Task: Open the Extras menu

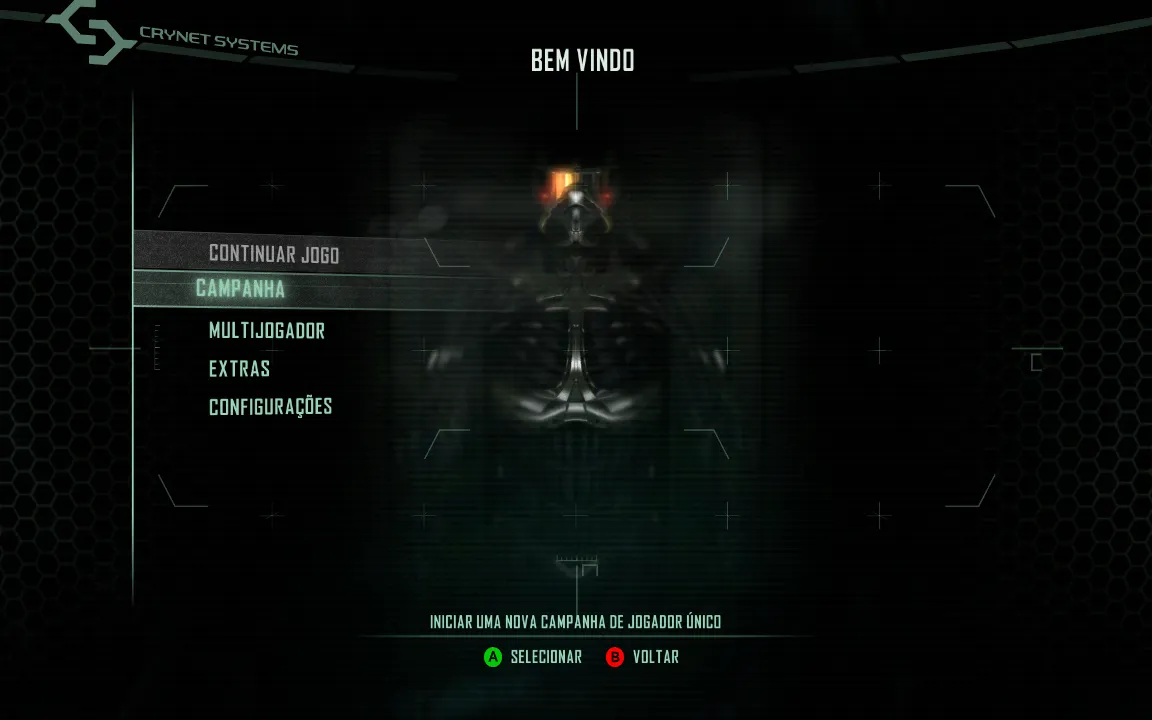Action: (x=239, y=369)
